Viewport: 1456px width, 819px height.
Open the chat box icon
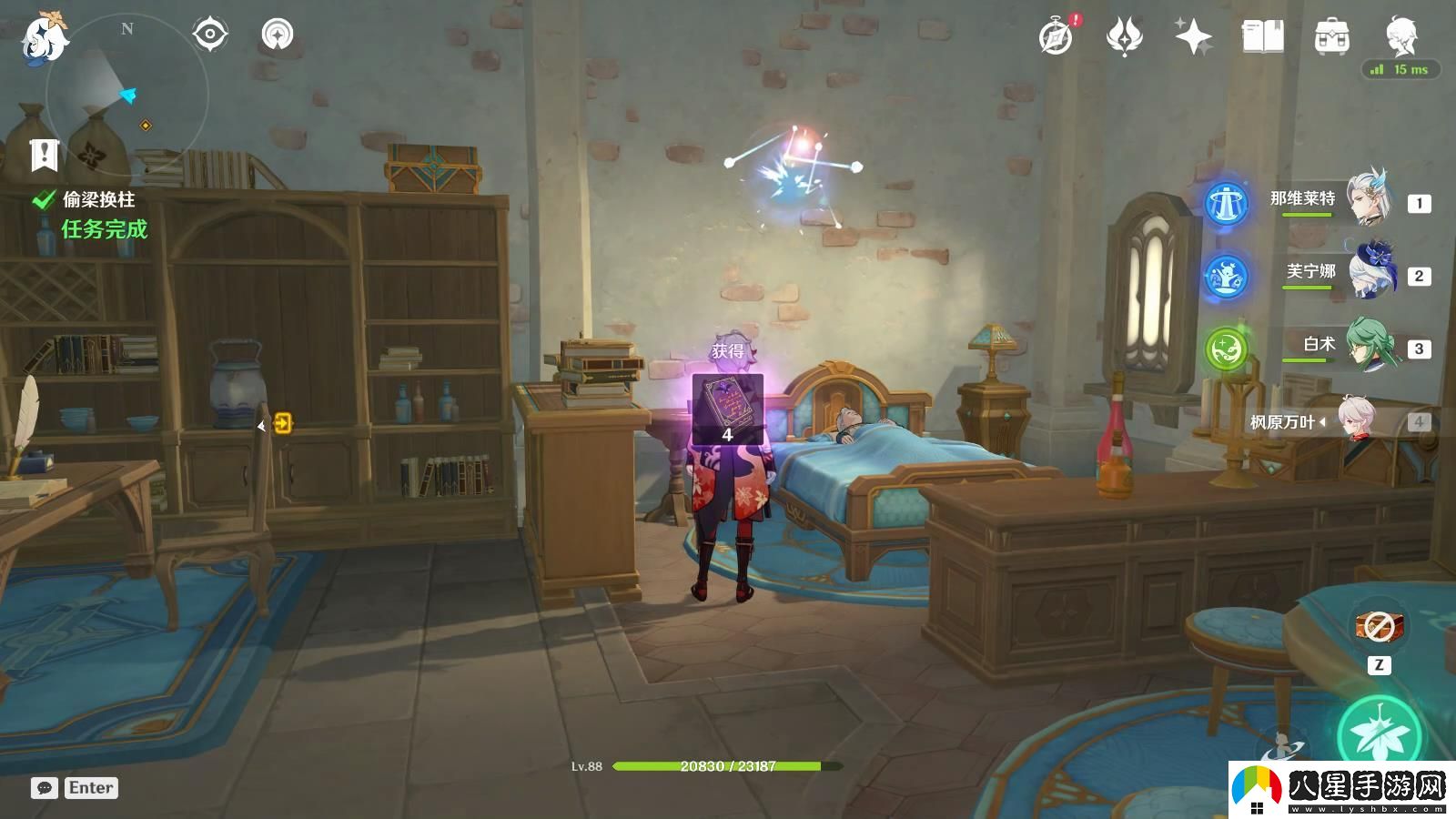(45, 788)
